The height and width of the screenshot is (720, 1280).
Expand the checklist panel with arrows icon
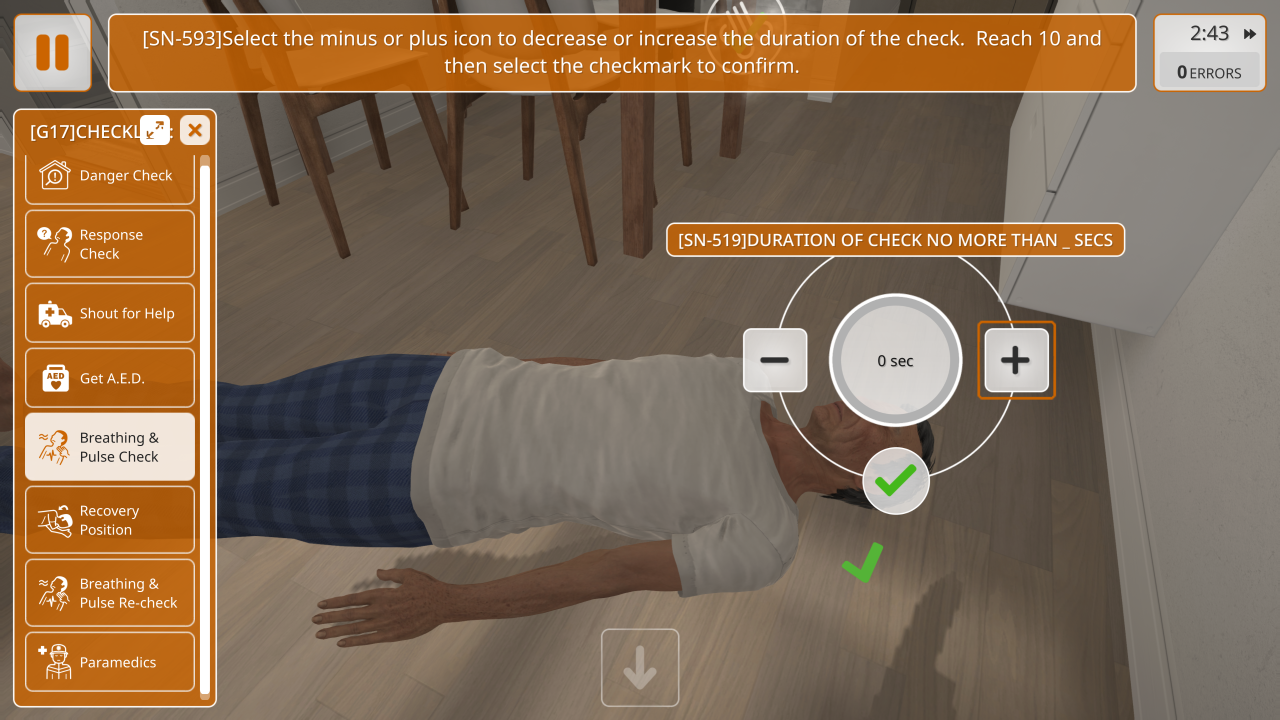(x=155, y=130)
